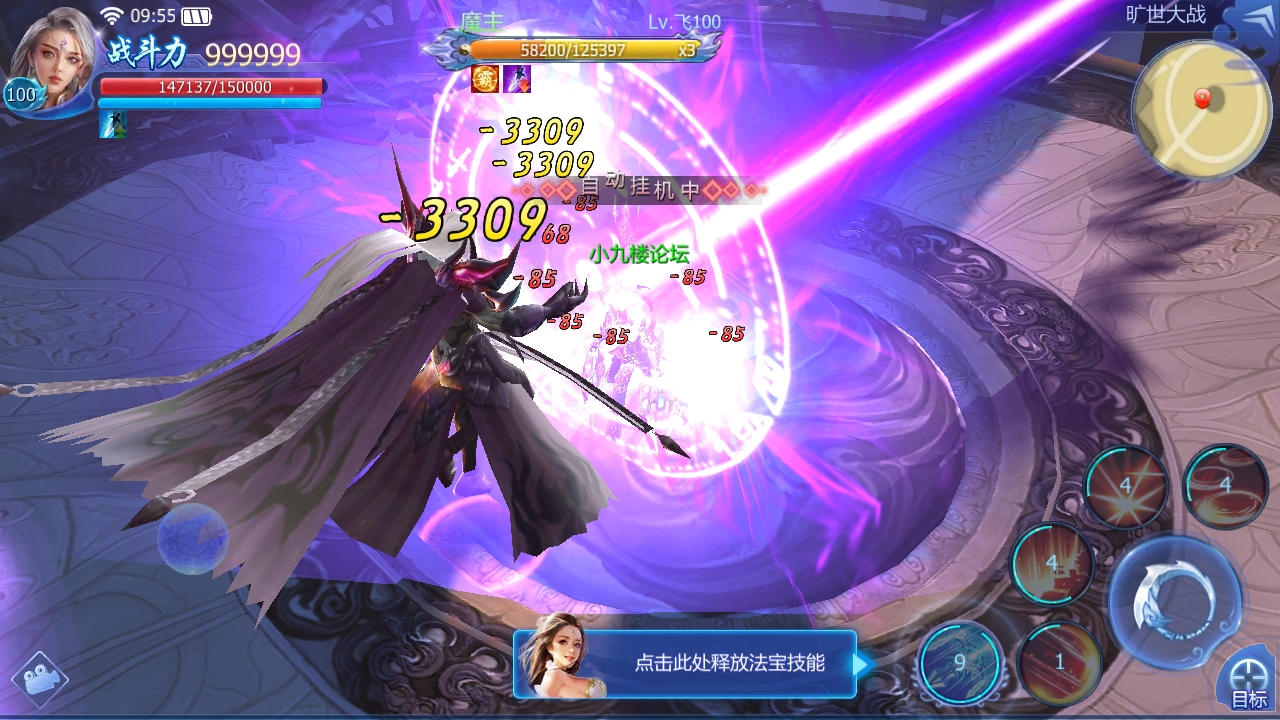Activate the starburst flash skill

click(x=1126, y=487)
